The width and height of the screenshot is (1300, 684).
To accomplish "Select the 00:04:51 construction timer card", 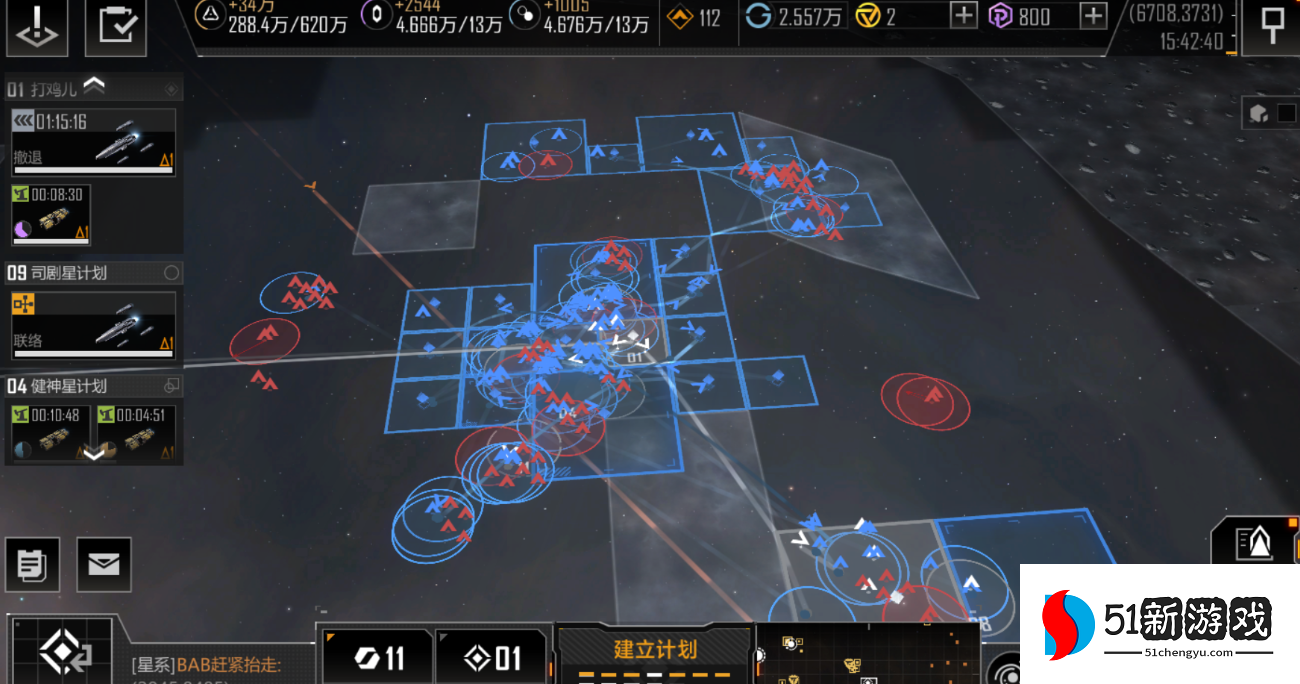I will [x=135, y=432].
